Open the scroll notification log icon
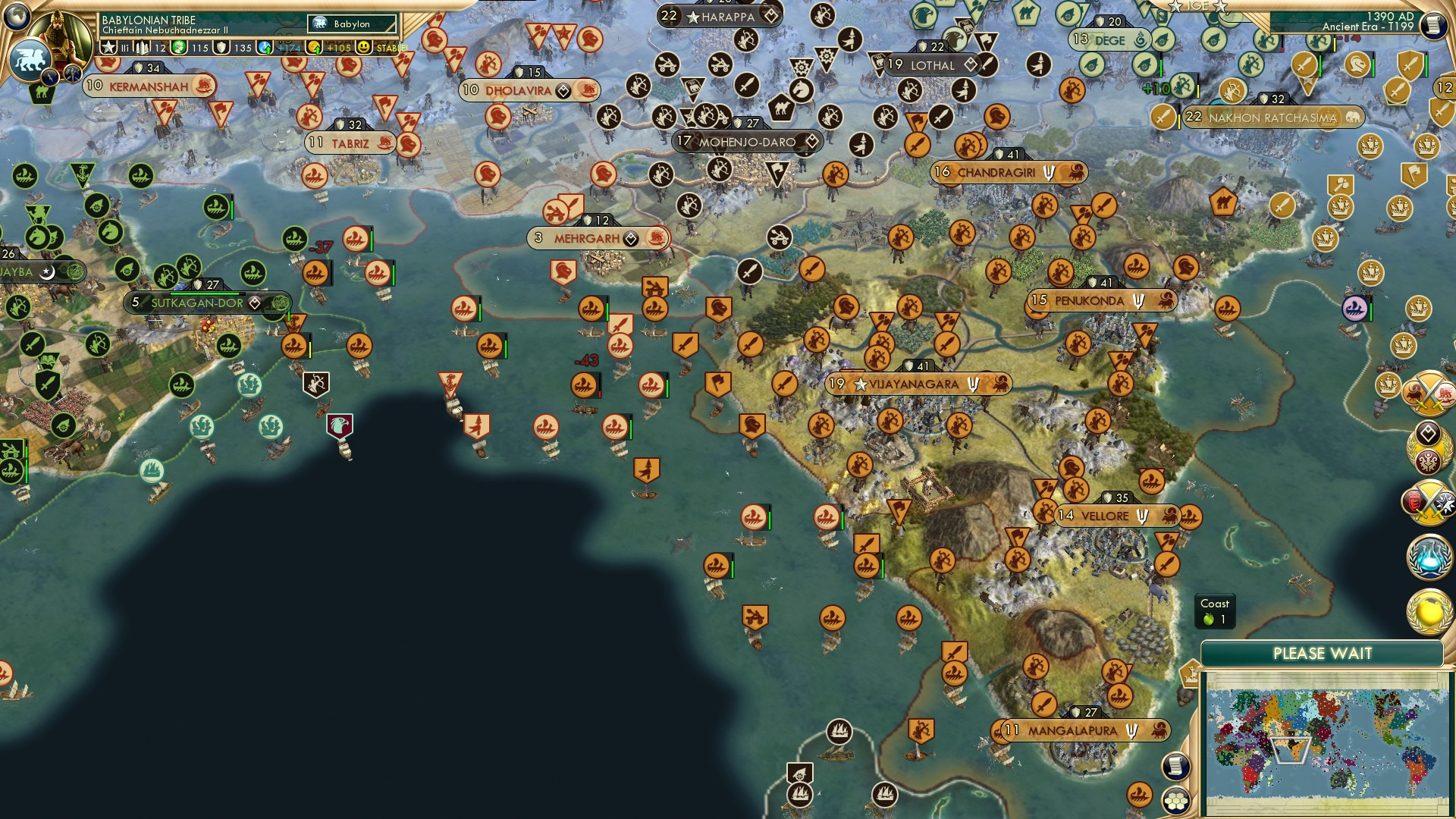The height and width of the screenshot is (819, 1456). (x=1175, y=766)
